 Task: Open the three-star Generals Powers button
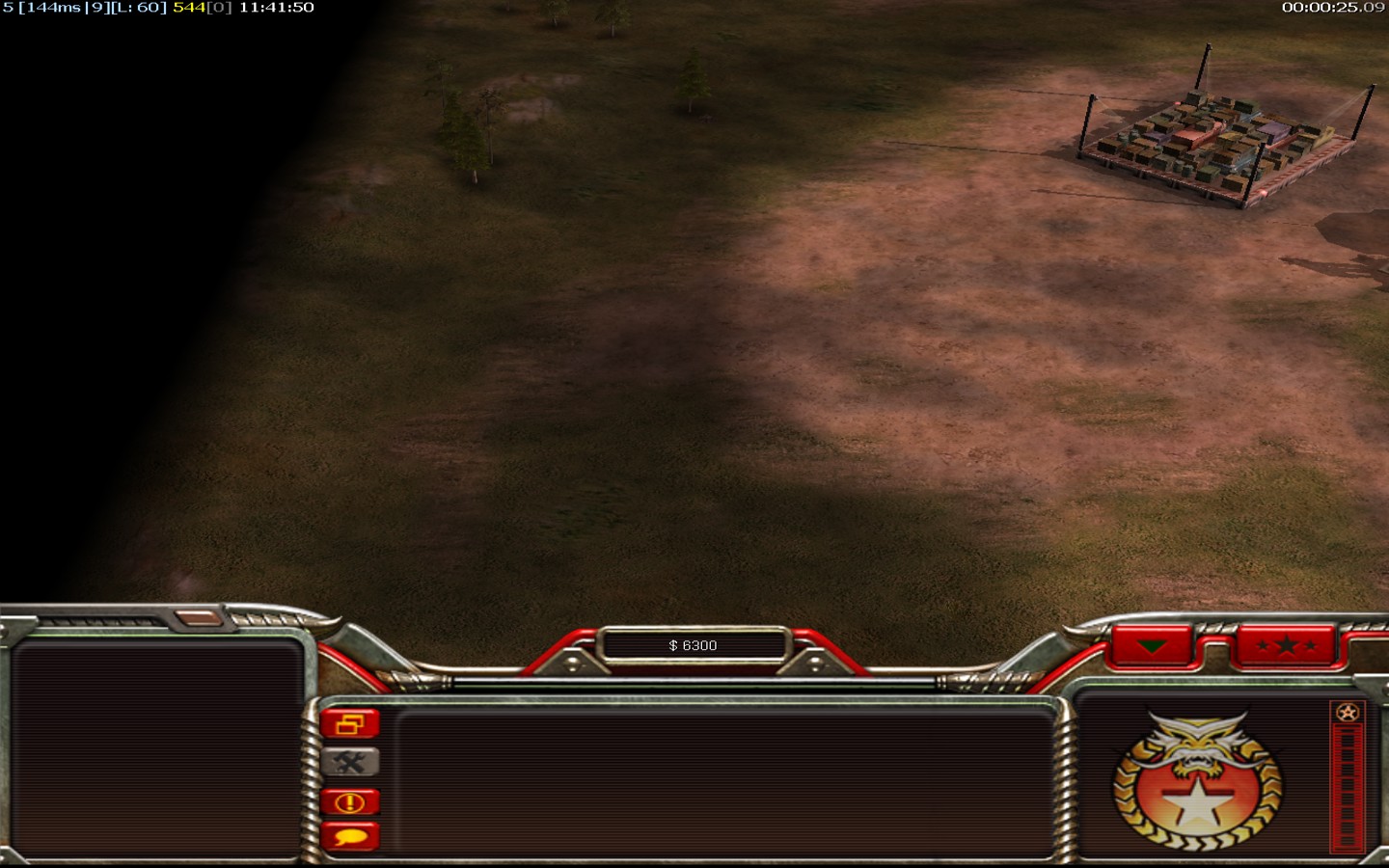(1286, 645)
